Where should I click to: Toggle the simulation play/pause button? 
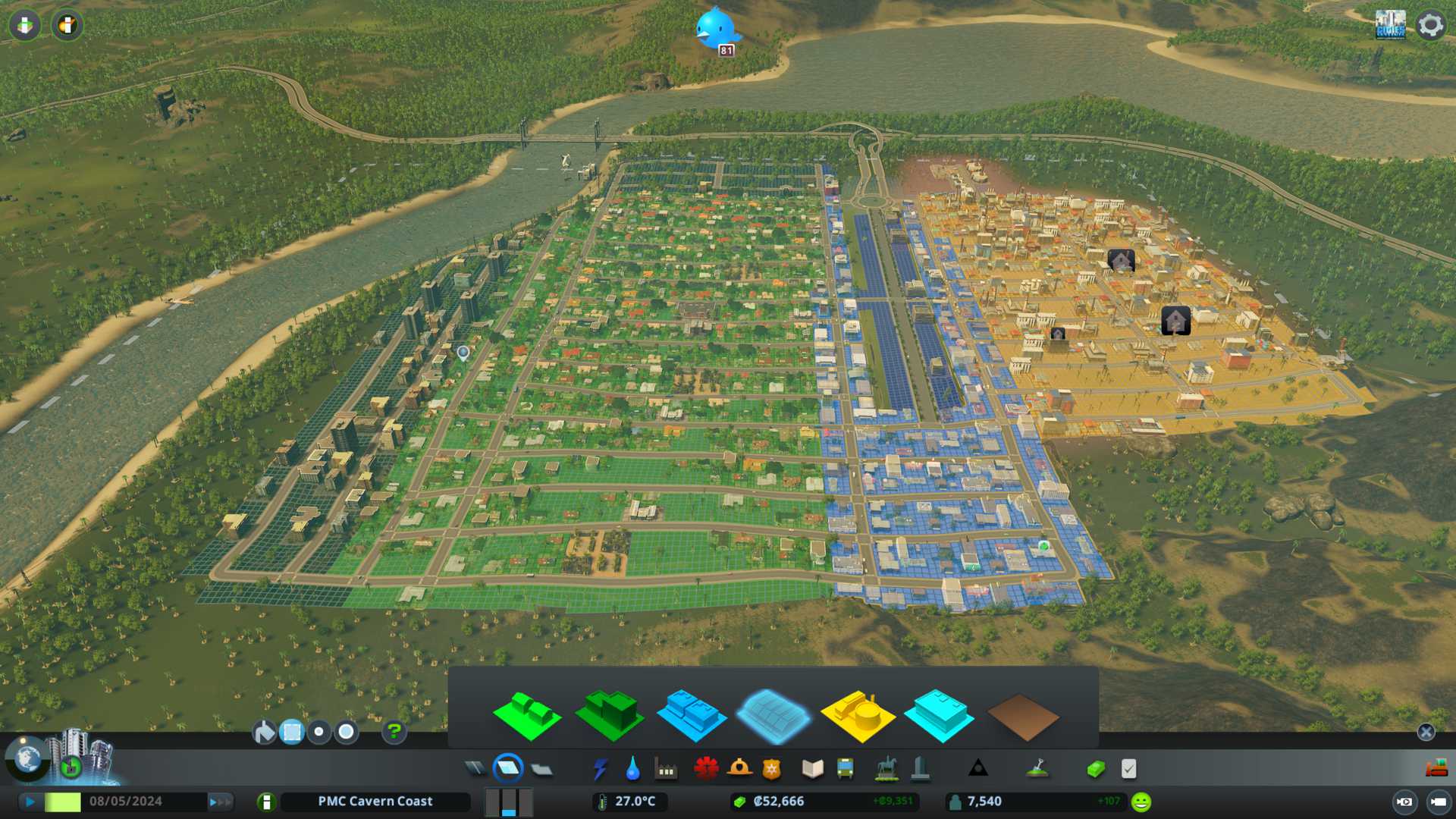point(30,802)
